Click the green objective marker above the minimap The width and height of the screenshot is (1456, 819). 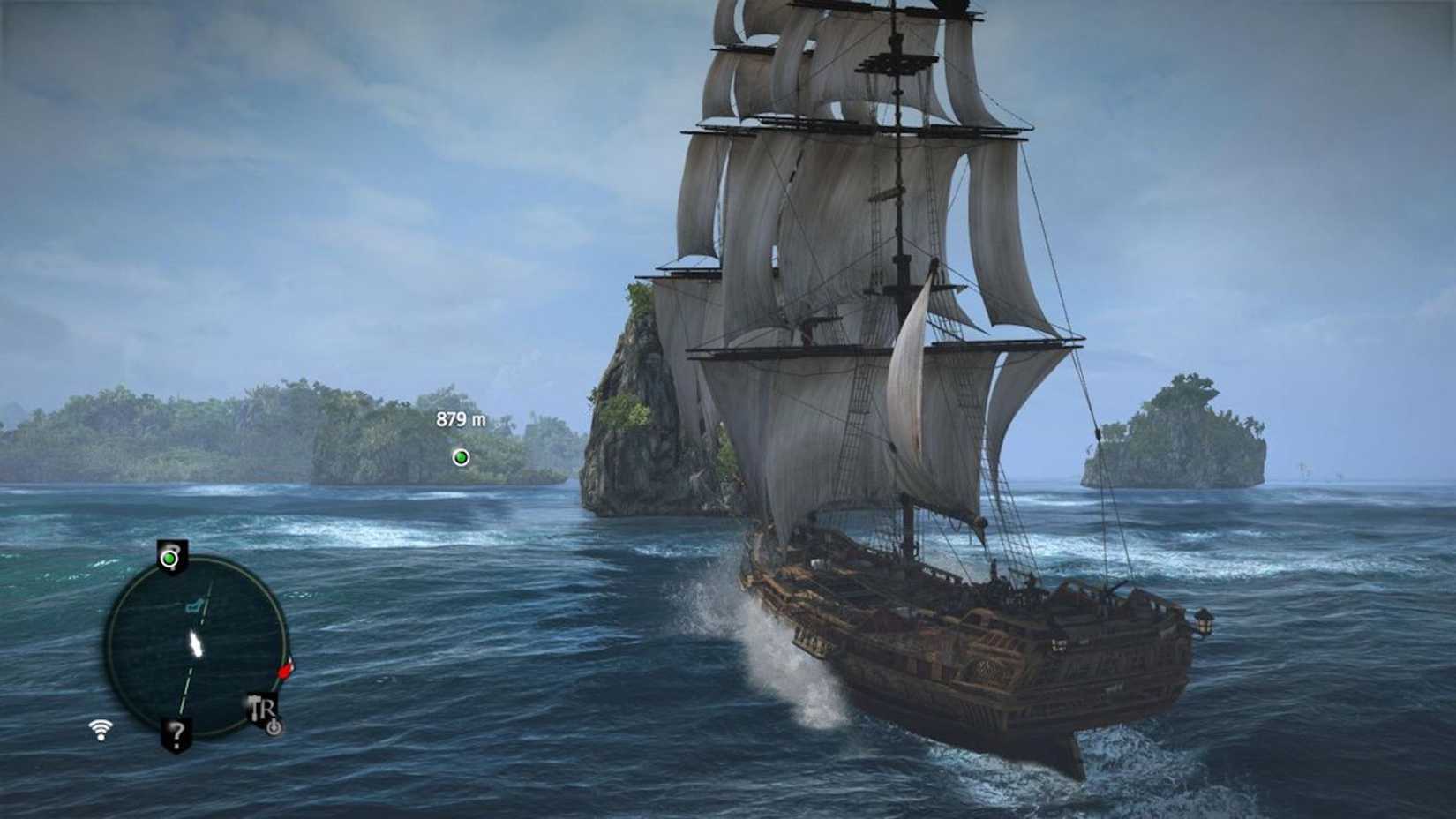pyautogui.click(x=169, y=558)
